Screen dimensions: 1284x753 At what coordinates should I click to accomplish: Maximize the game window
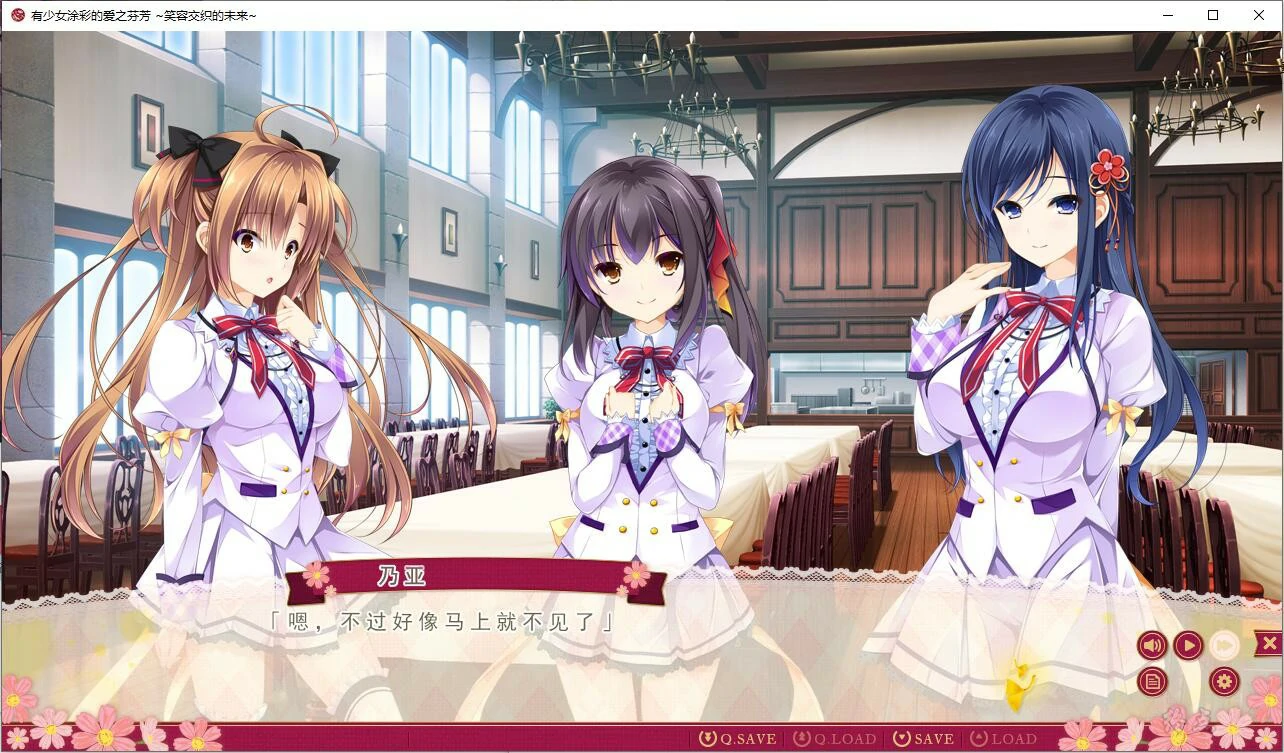click(x=1212, y=15)
